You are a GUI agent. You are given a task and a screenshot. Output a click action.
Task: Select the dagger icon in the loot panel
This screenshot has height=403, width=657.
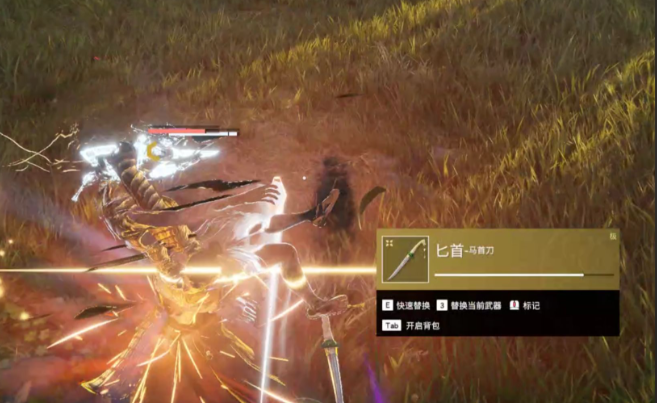pyautogui.click(x=406, y=259)
